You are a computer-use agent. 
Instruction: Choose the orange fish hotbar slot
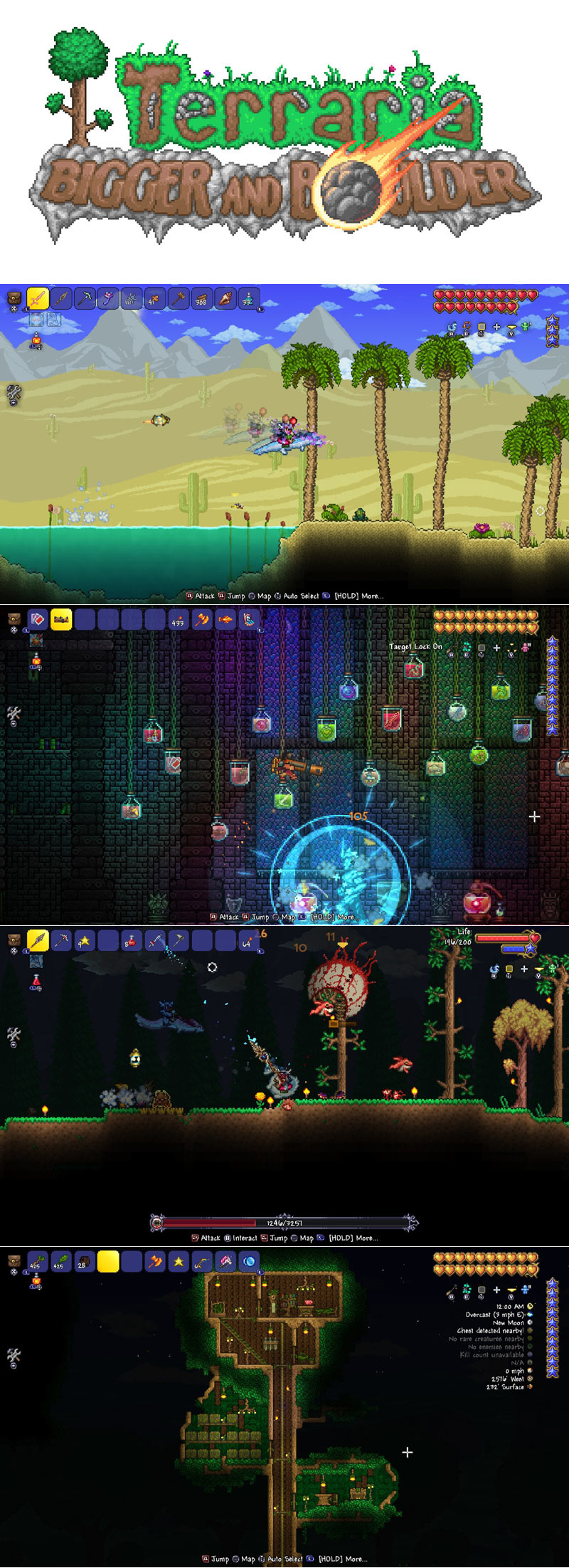click(225, 620)
